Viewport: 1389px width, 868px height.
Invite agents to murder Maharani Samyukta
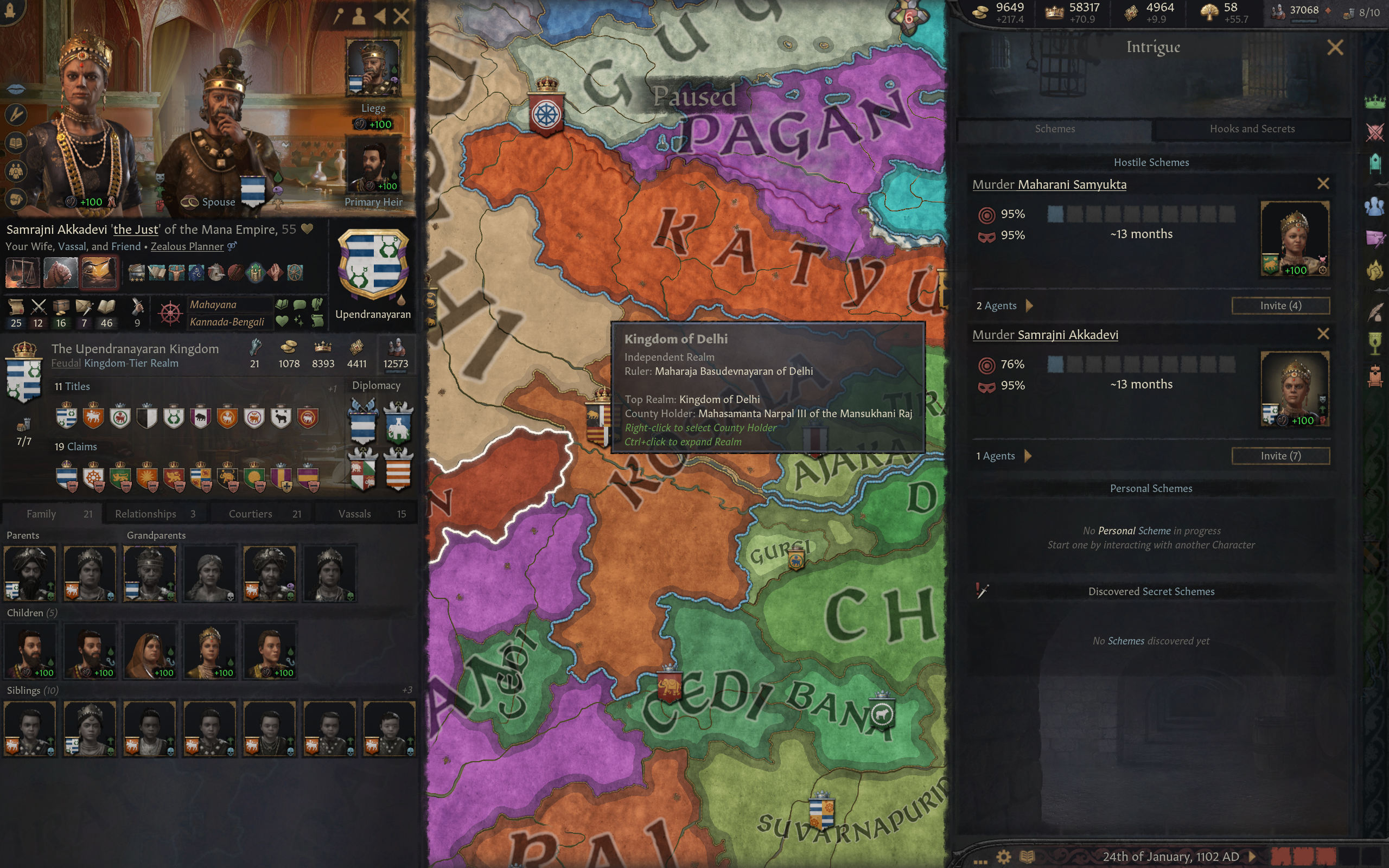tap(1280, 305)
